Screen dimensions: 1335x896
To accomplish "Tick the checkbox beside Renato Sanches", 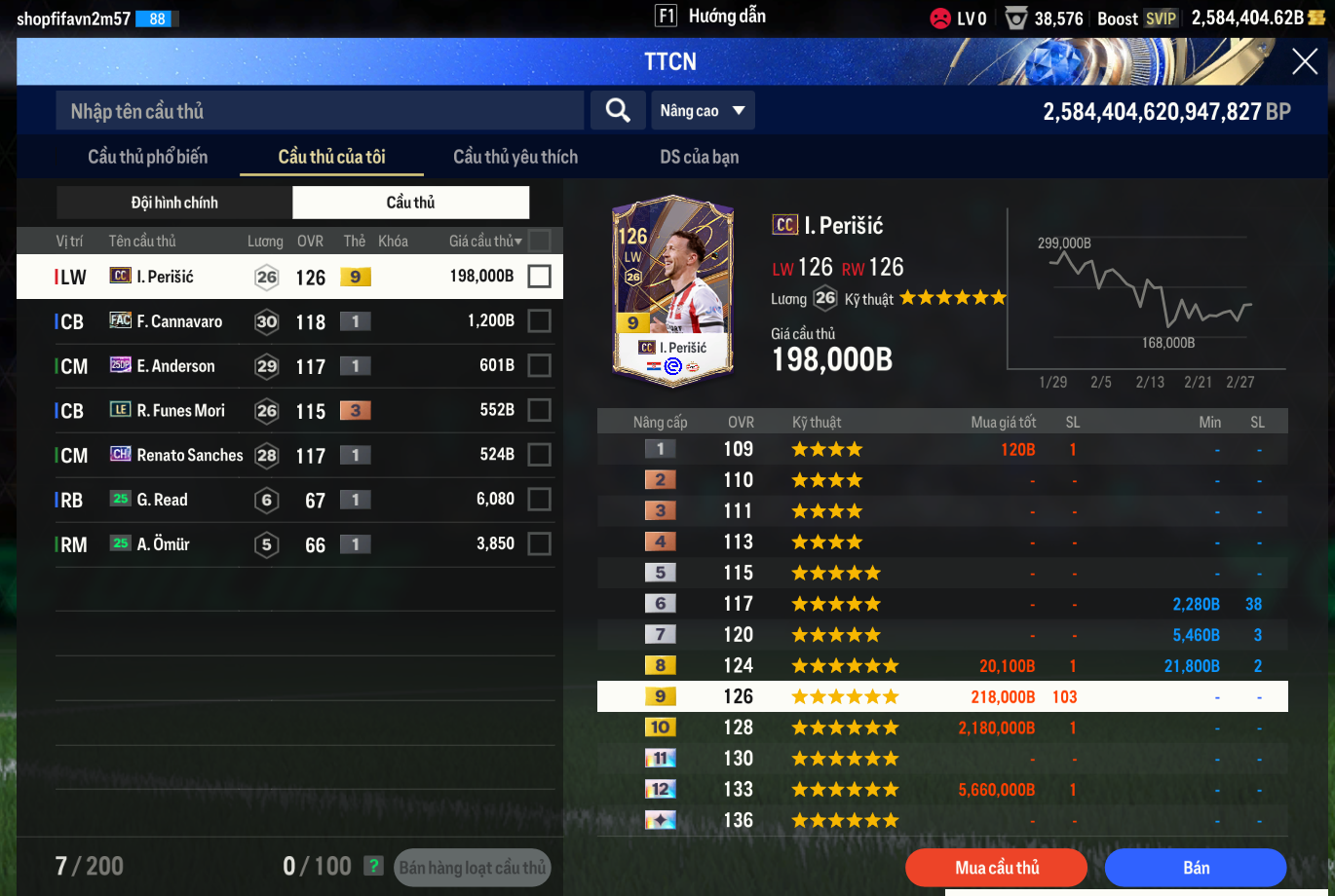I will coord(539,455).
